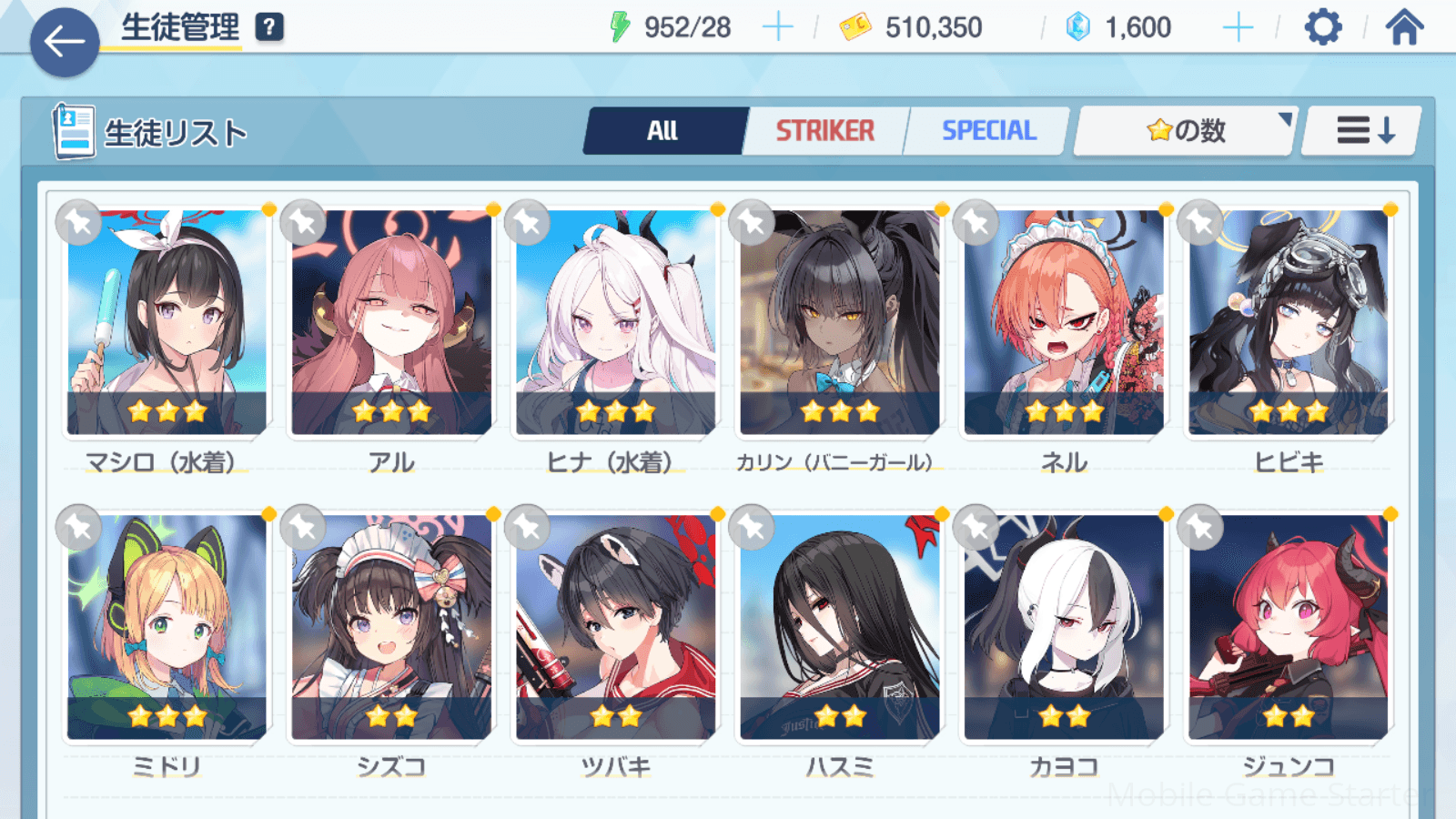The width and height of the screenshot is (1456, 819).
Task: Open the ★の数 sort dropdown
Action: 1185,131
